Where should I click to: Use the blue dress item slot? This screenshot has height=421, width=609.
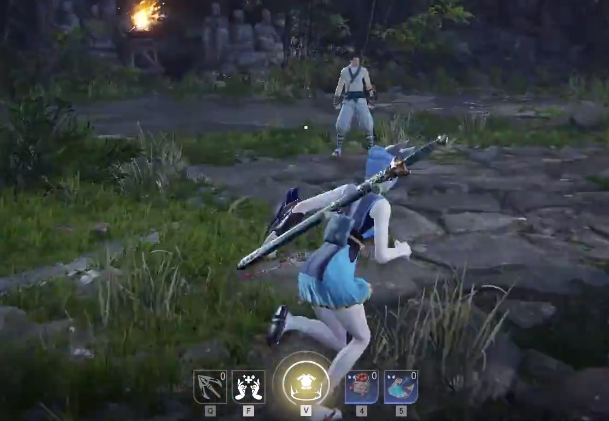400,386
